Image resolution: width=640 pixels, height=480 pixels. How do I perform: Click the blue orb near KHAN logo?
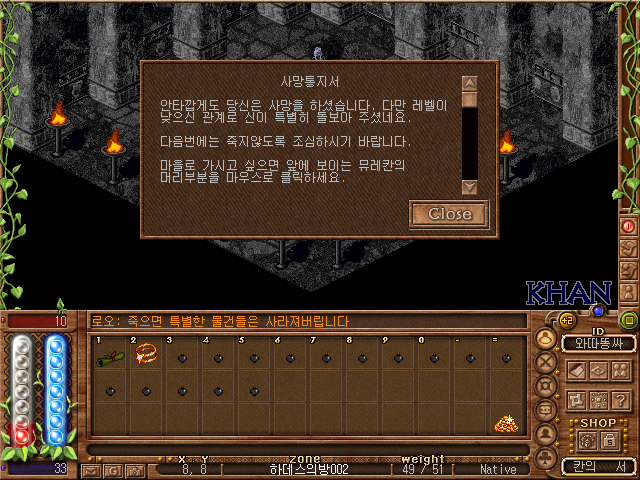[598, 311]
